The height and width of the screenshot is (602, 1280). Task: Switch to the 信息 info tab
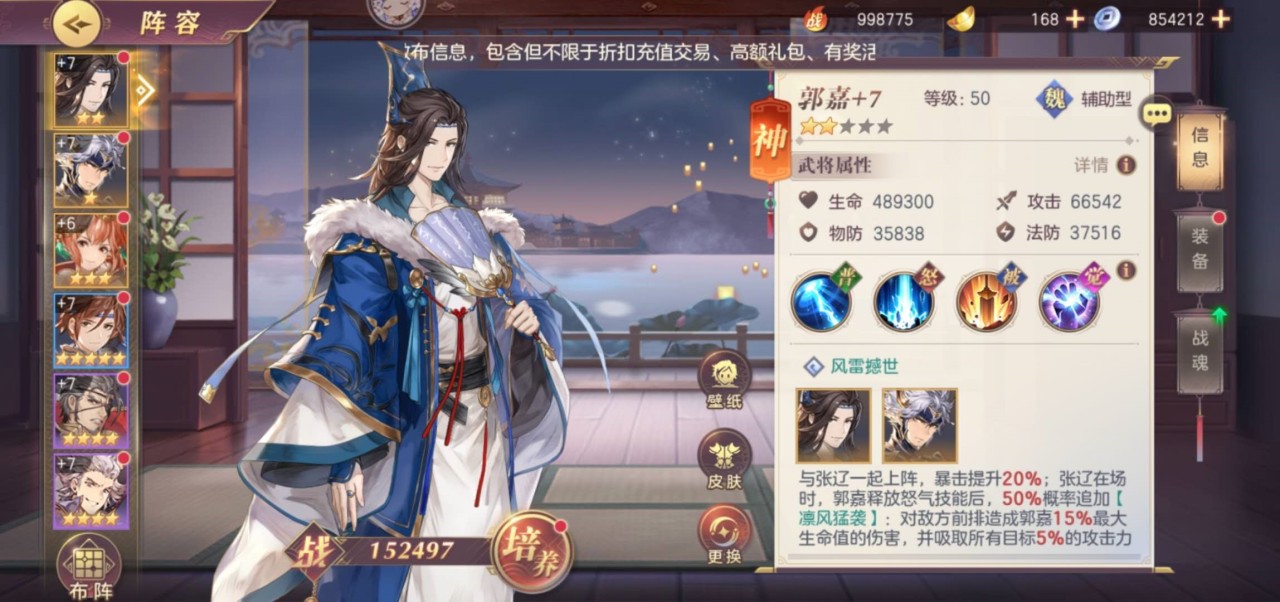(x=1200, y=148)
